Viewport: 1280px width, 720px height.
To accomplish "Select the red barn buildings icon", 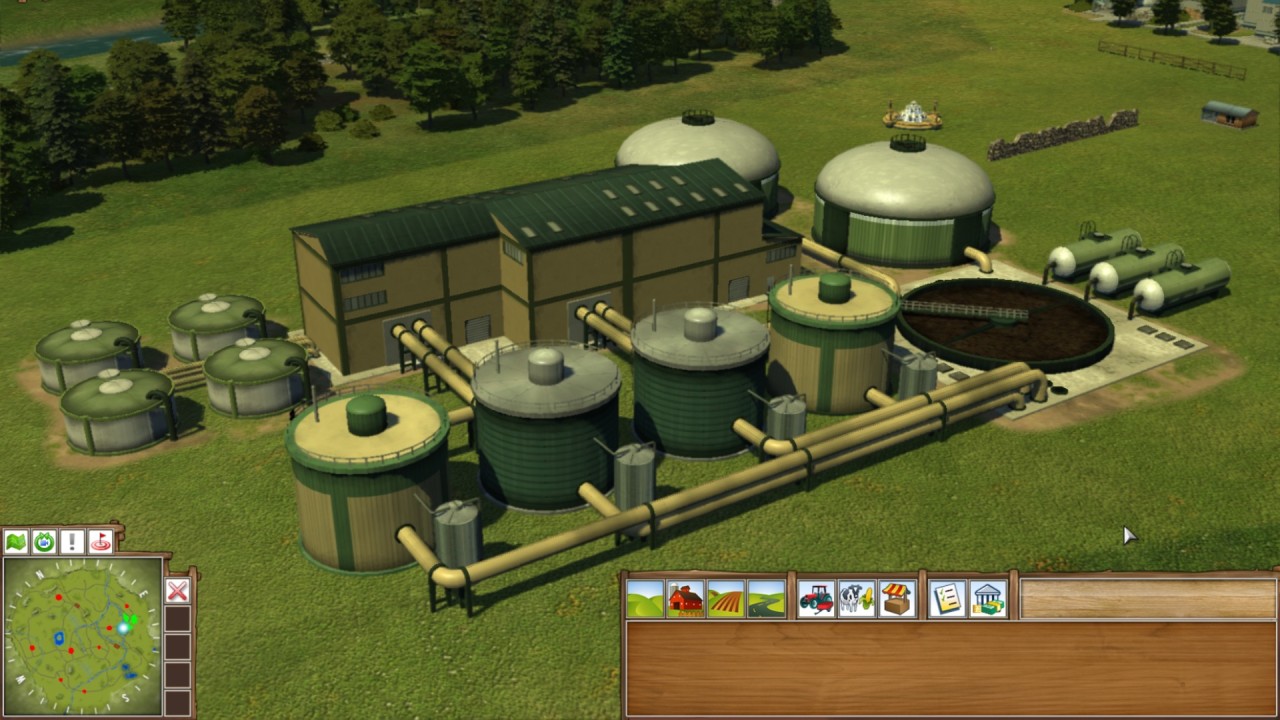I will click(x=685, y=599).
